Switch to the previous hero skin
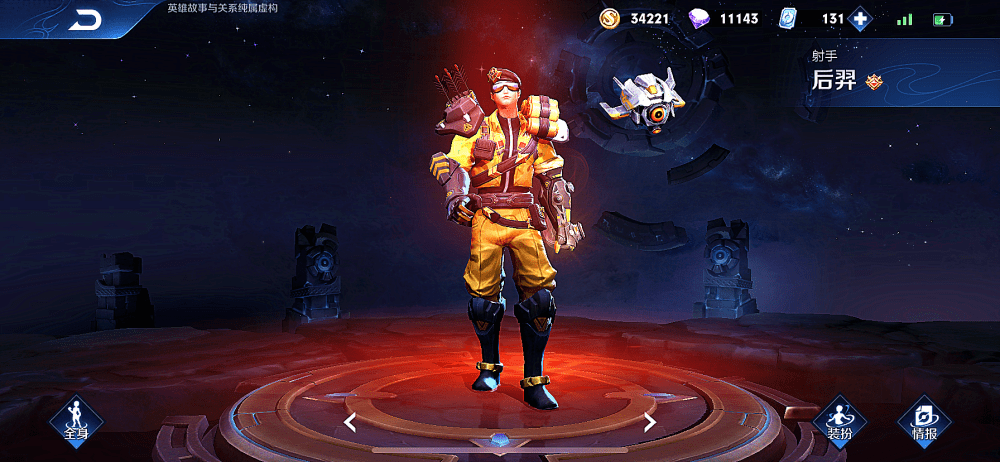The width and height of the screenshot is (1000, 462). click(350, 422)
